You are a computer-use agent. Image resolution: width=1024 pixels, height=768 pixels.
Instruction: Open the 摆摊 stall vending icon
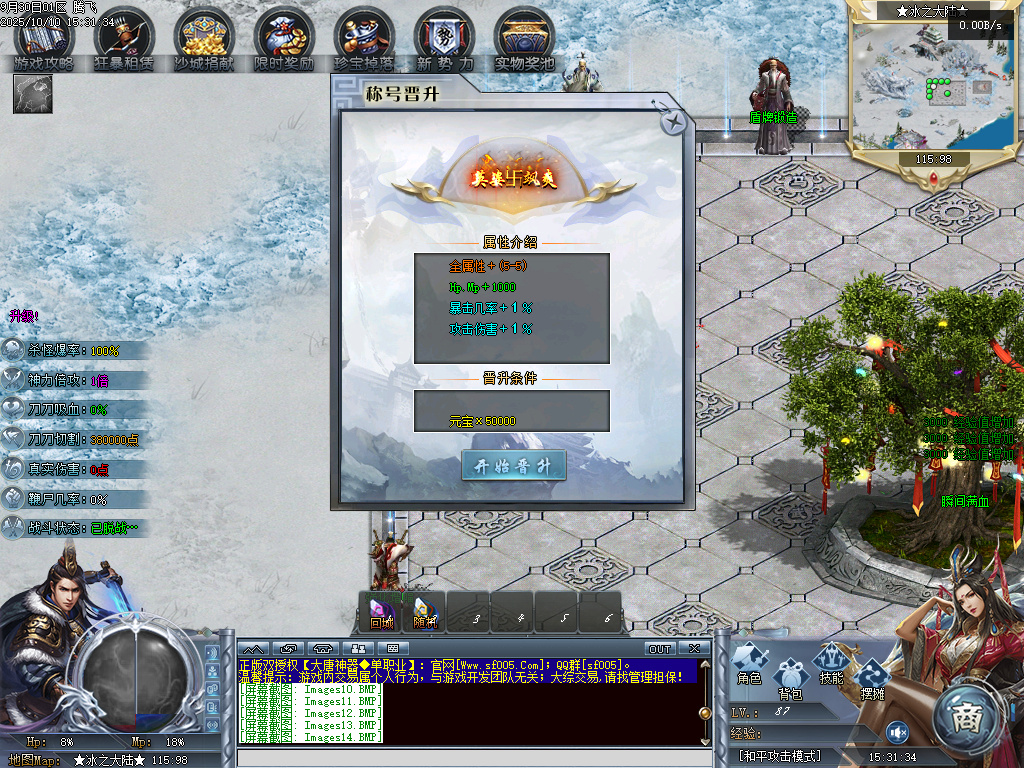872,678
